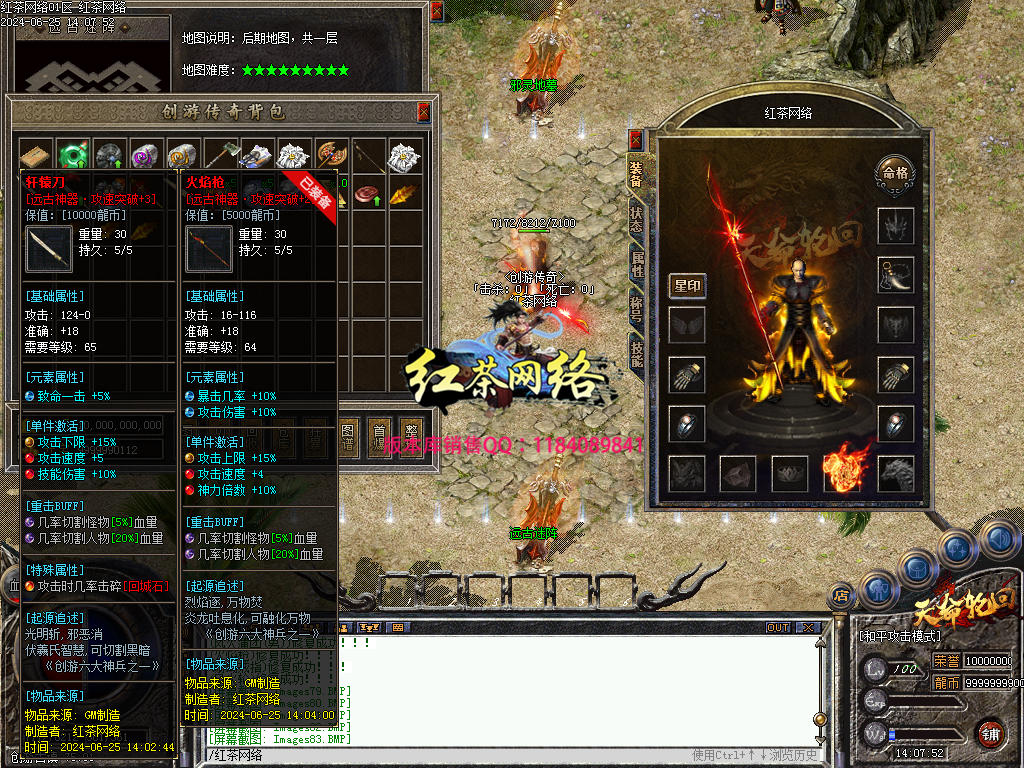This screenshot has height=768, width=1024.
Task: Show the 技能 skills tab
Action: 636,350
